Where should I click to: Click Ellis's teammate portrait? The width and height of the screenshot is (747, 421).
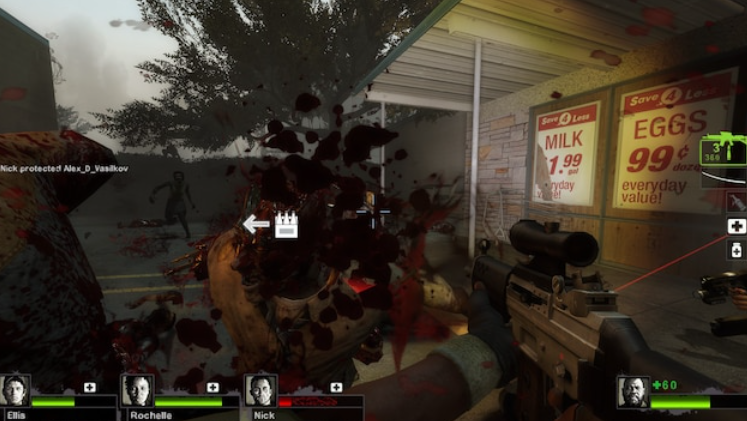pyautogui.click(x=16, y=390)
